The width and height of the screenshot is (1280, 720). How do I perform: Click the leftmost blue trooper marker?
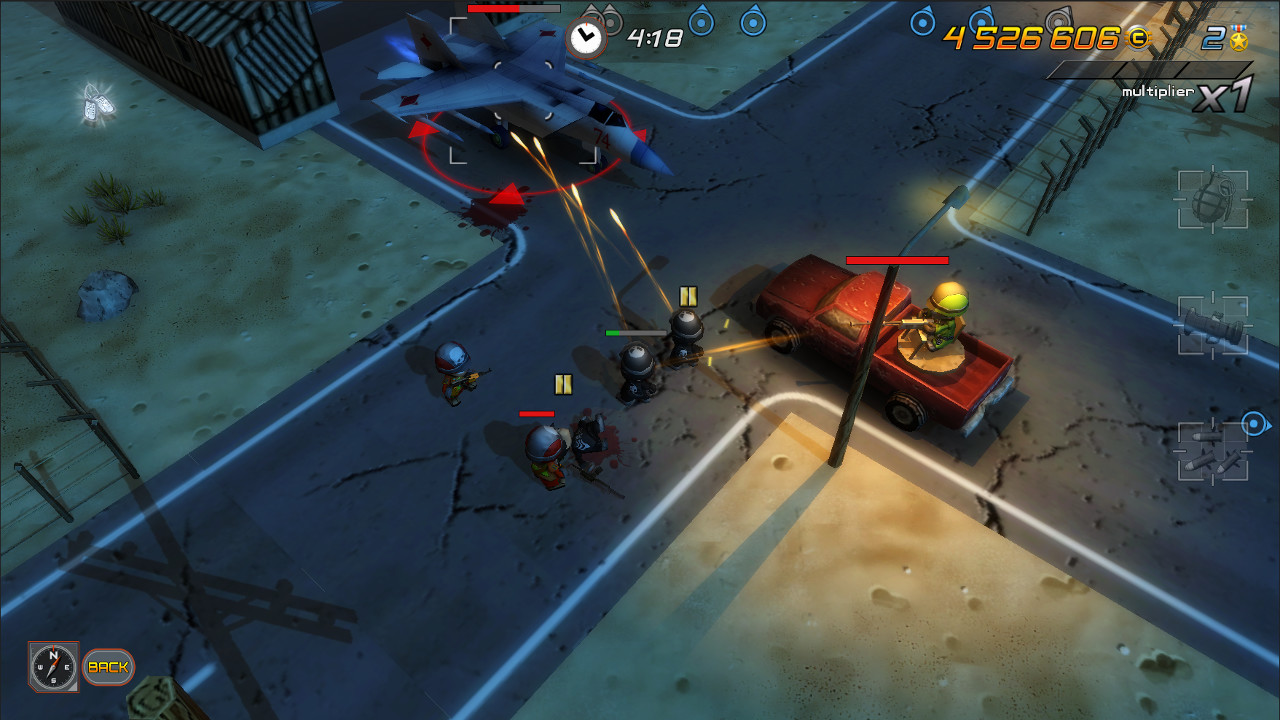(x=699, y=24)
